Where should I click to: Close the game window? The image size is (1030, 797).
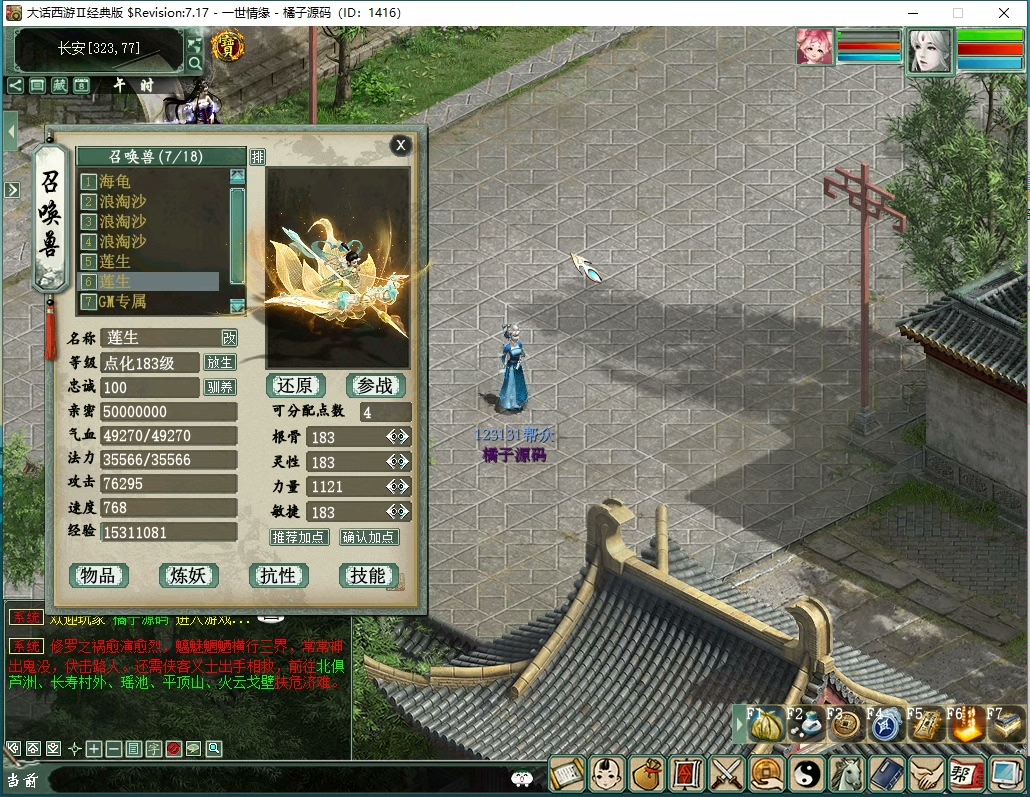pos(1004,13)
